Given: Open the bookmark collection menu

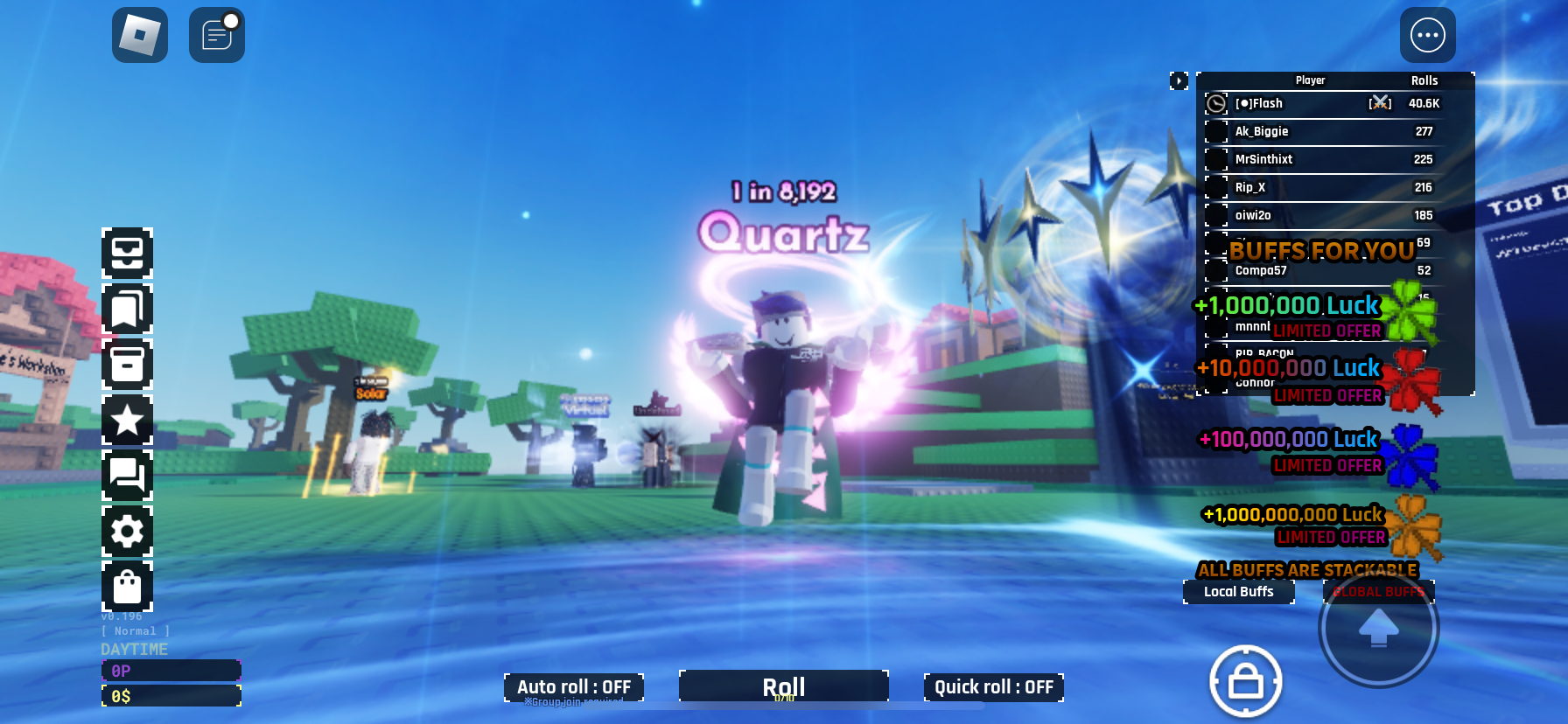Looking at the screenshot, I should tap(127, 309).
